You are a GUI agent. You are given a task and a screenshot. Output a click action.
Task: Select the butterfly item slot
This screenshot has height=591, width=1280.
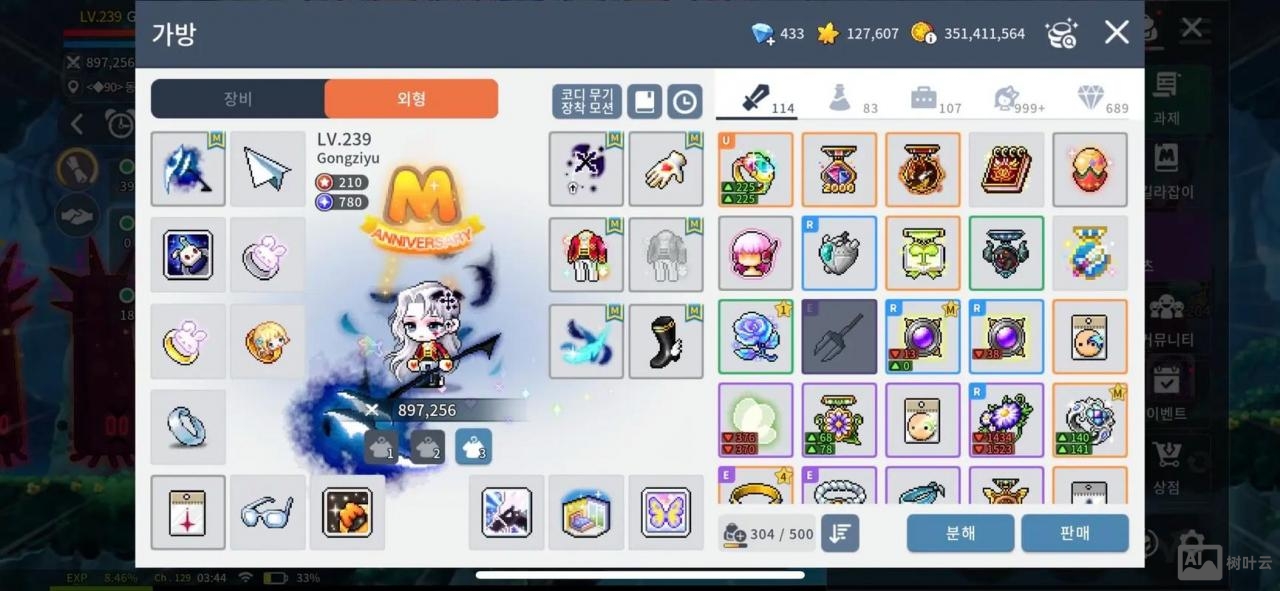[665, 512]
